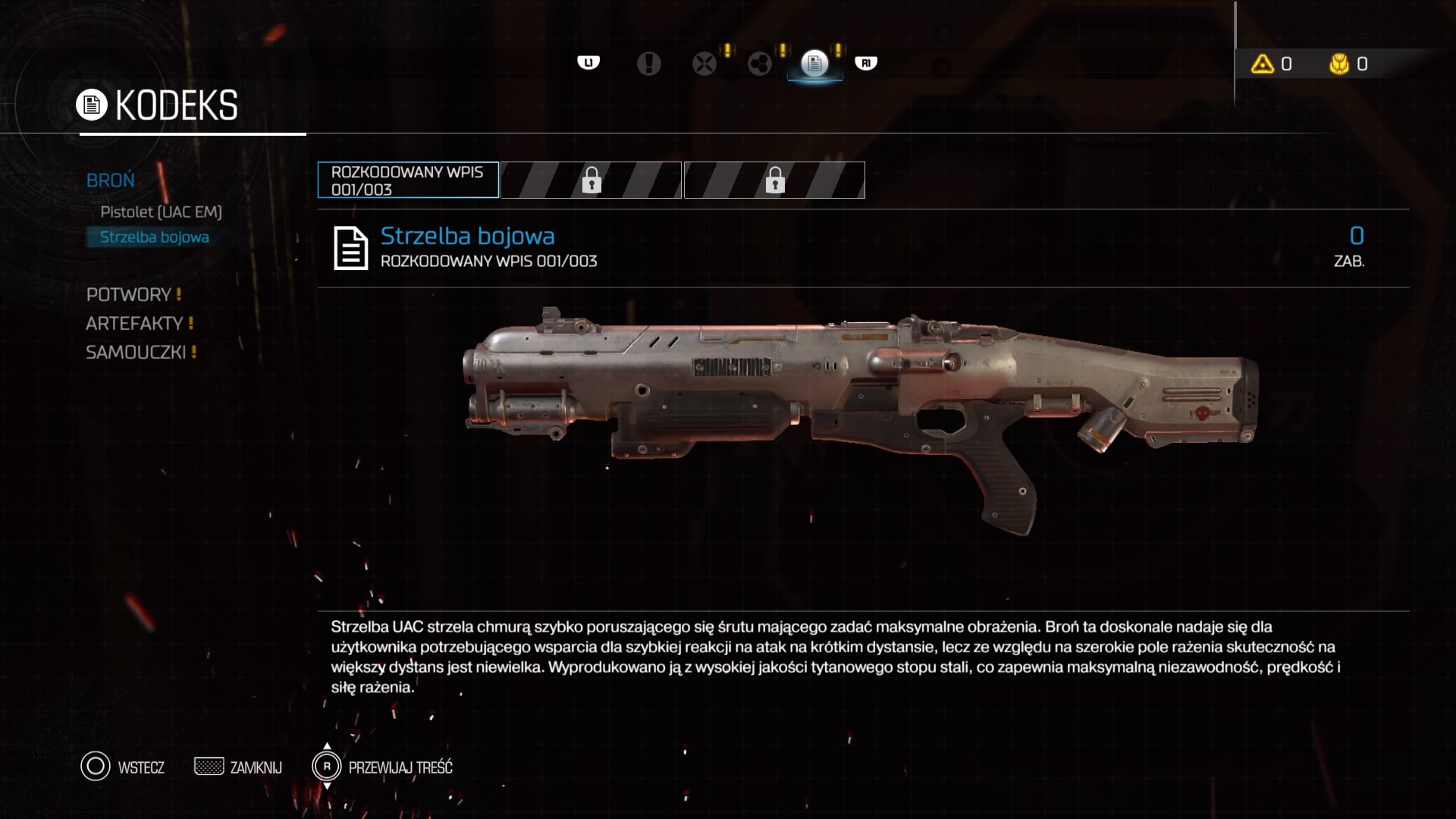Select Strzelba bojowa in the weapon list
Viewport: 1456px width, 819px height.
click(155, 237)
